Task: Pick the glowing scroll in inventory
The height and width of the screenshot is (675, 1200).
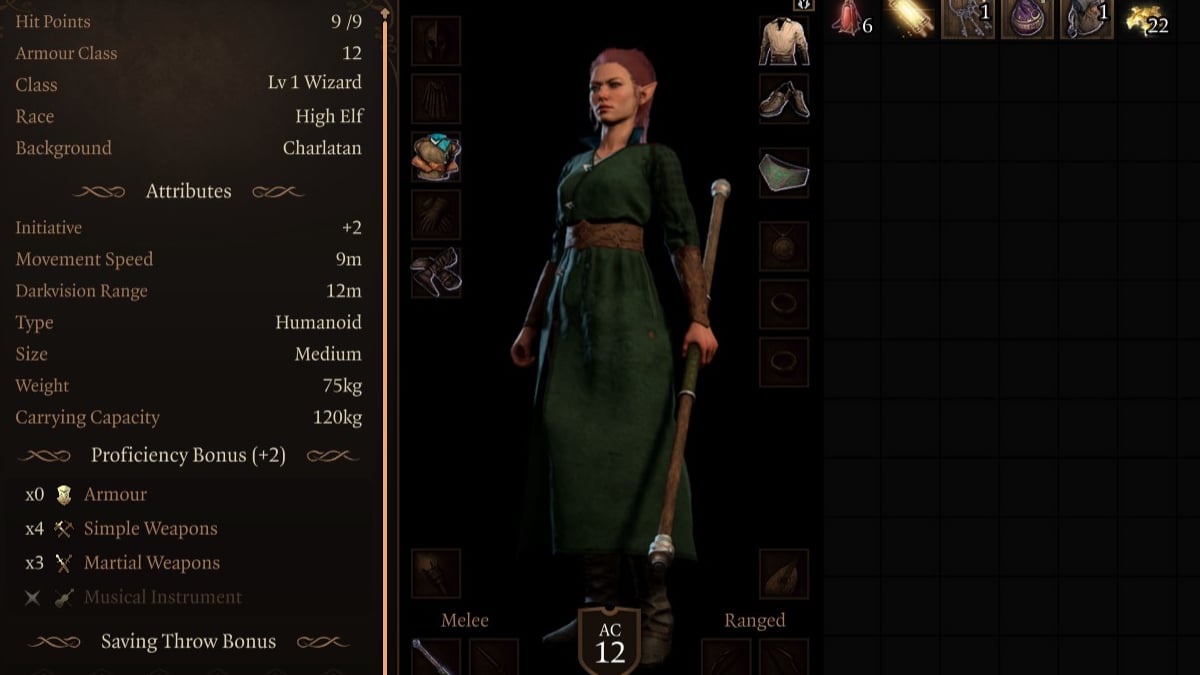Action: click(x=909, y=19)
